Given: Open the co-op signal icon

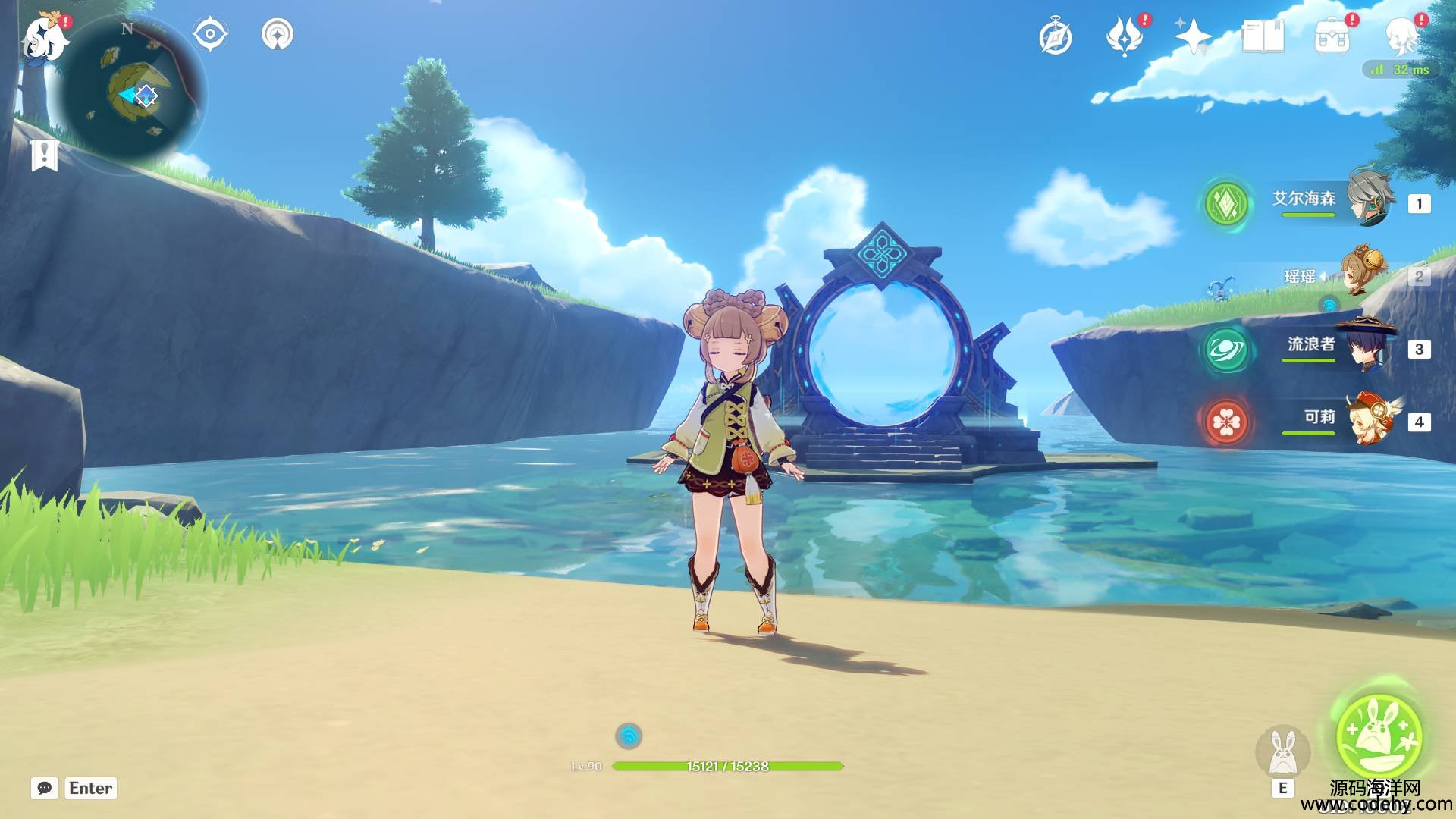Looking at the screenshot, I should (x=277, y=35).
